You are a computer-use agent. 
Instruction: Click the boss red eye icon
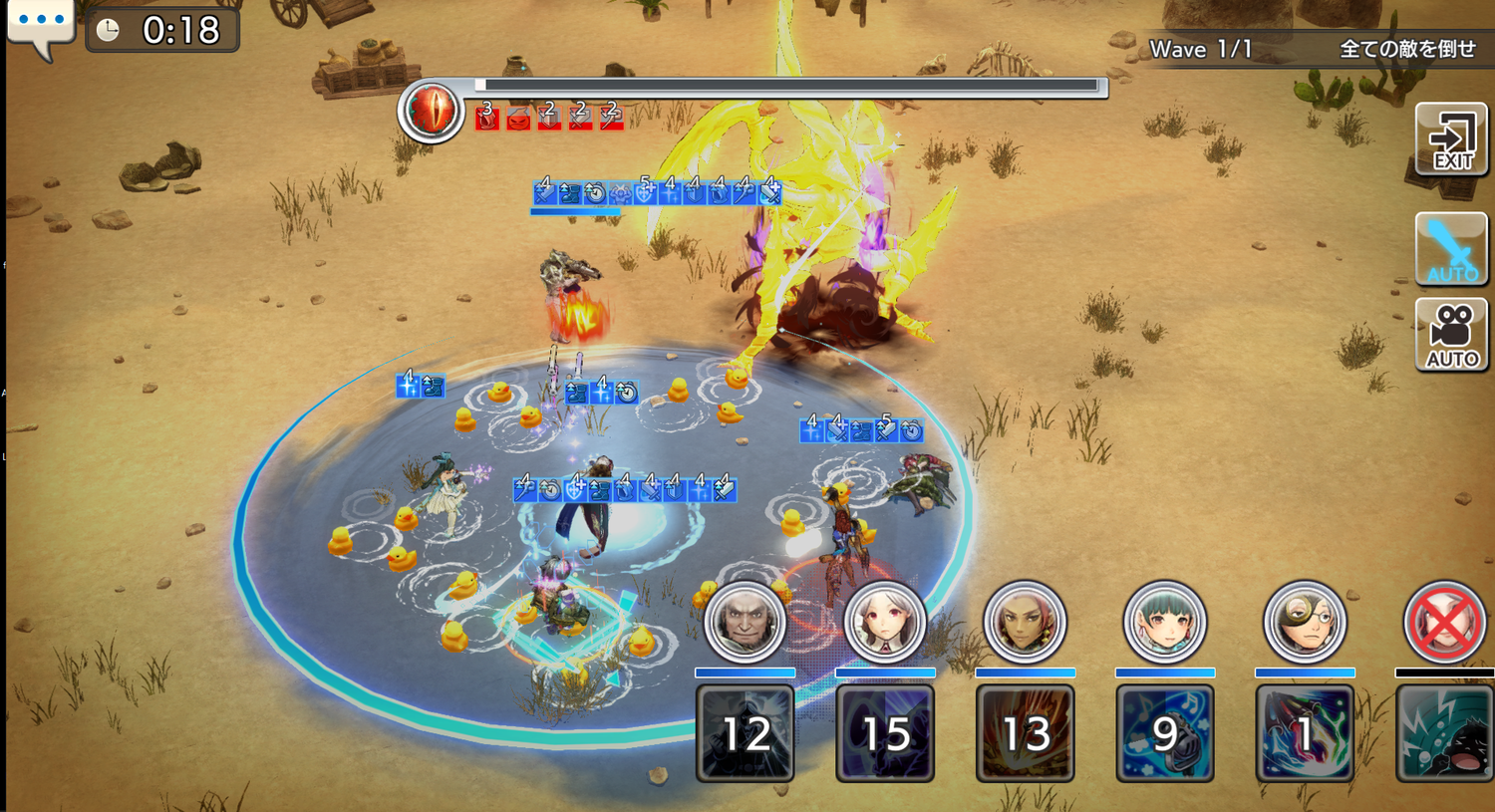(431, 111)
